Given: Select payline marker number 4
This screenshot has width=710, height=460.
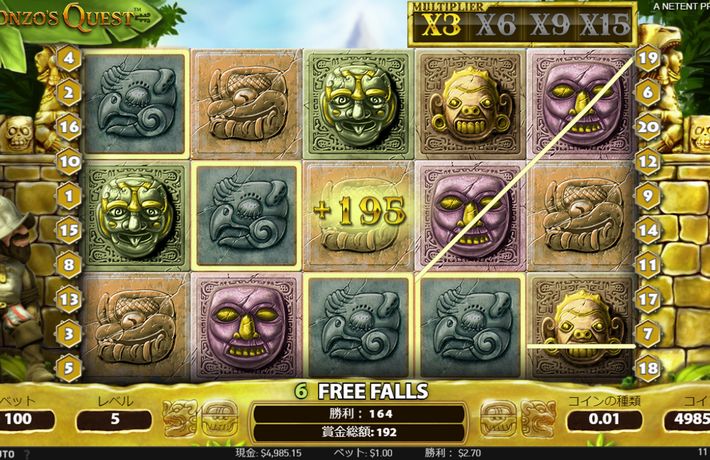Looking at the screenshot, I should (x=69, y=59).
